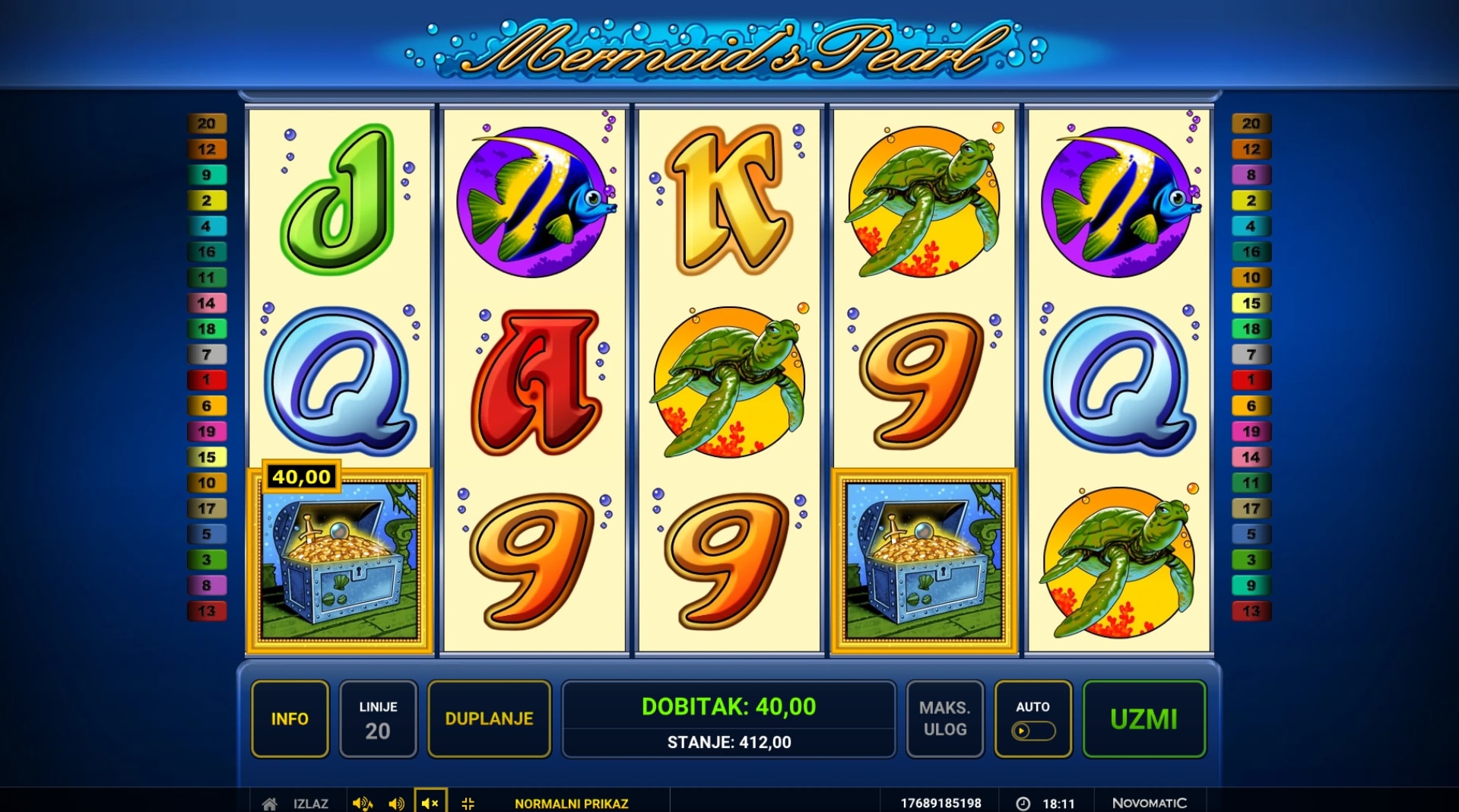Select the mute sound icon

click(430, 803)
